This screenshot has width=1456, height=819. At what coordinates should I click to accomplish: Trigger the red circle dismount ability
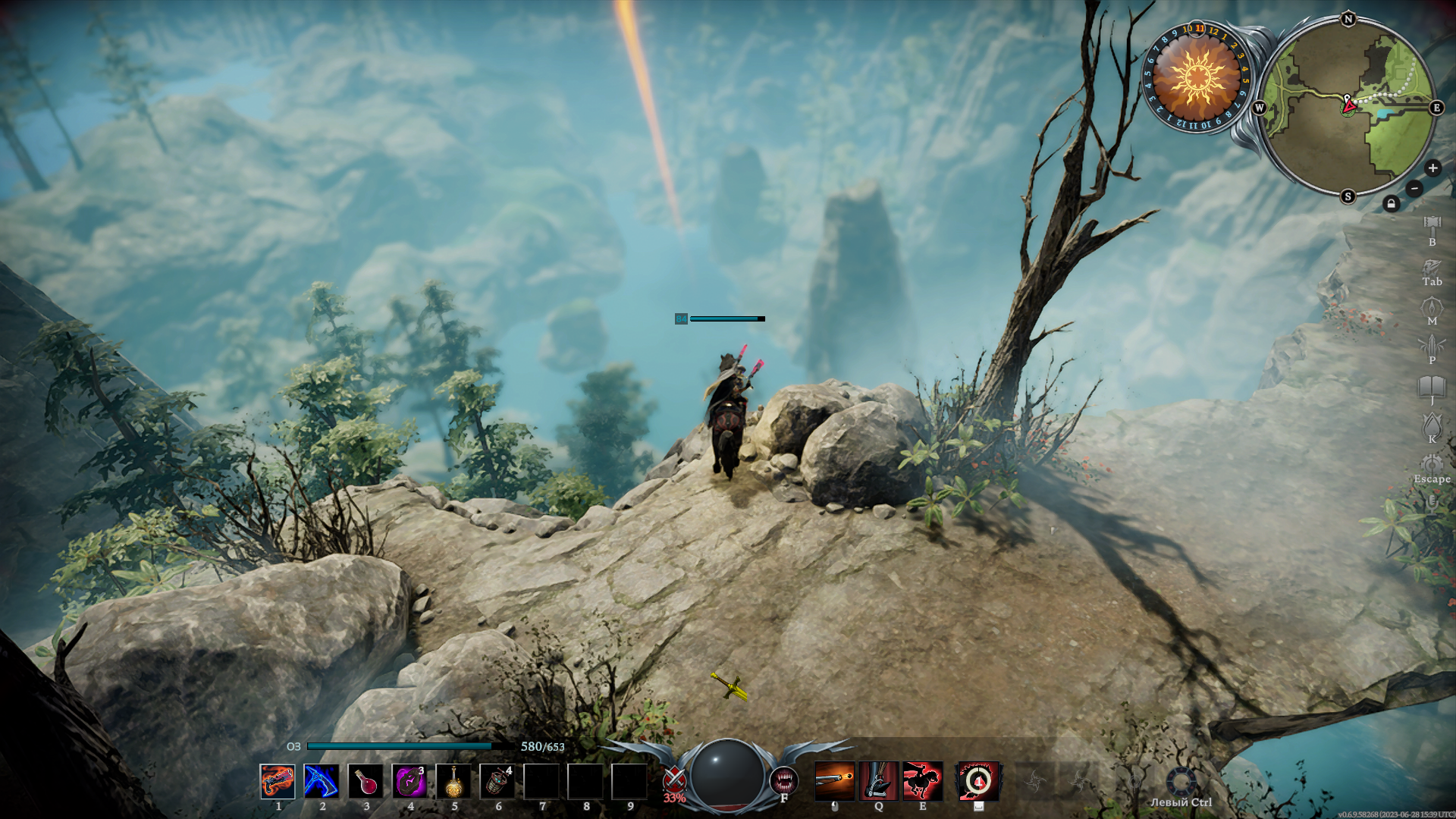click(977, 781)
